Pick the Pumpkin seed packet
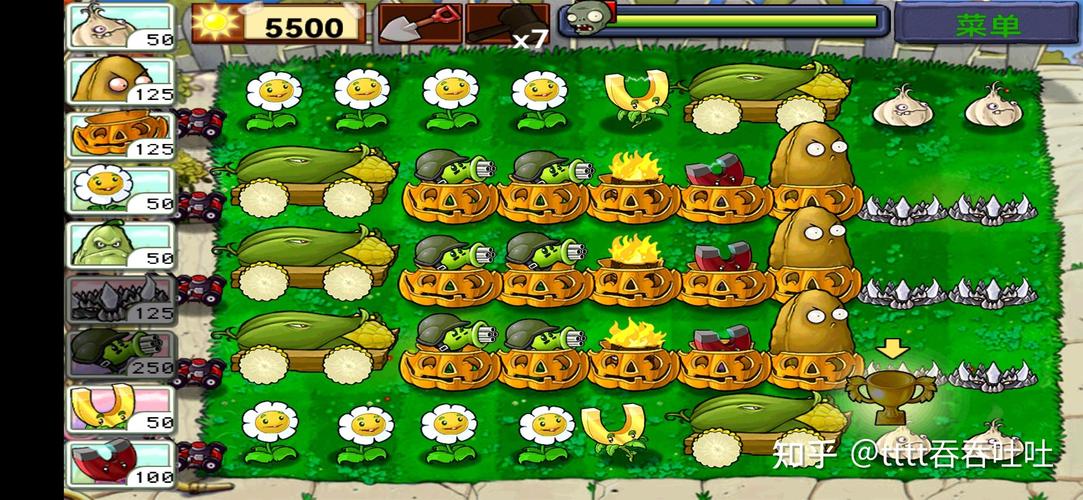 (x=120, y=135)
